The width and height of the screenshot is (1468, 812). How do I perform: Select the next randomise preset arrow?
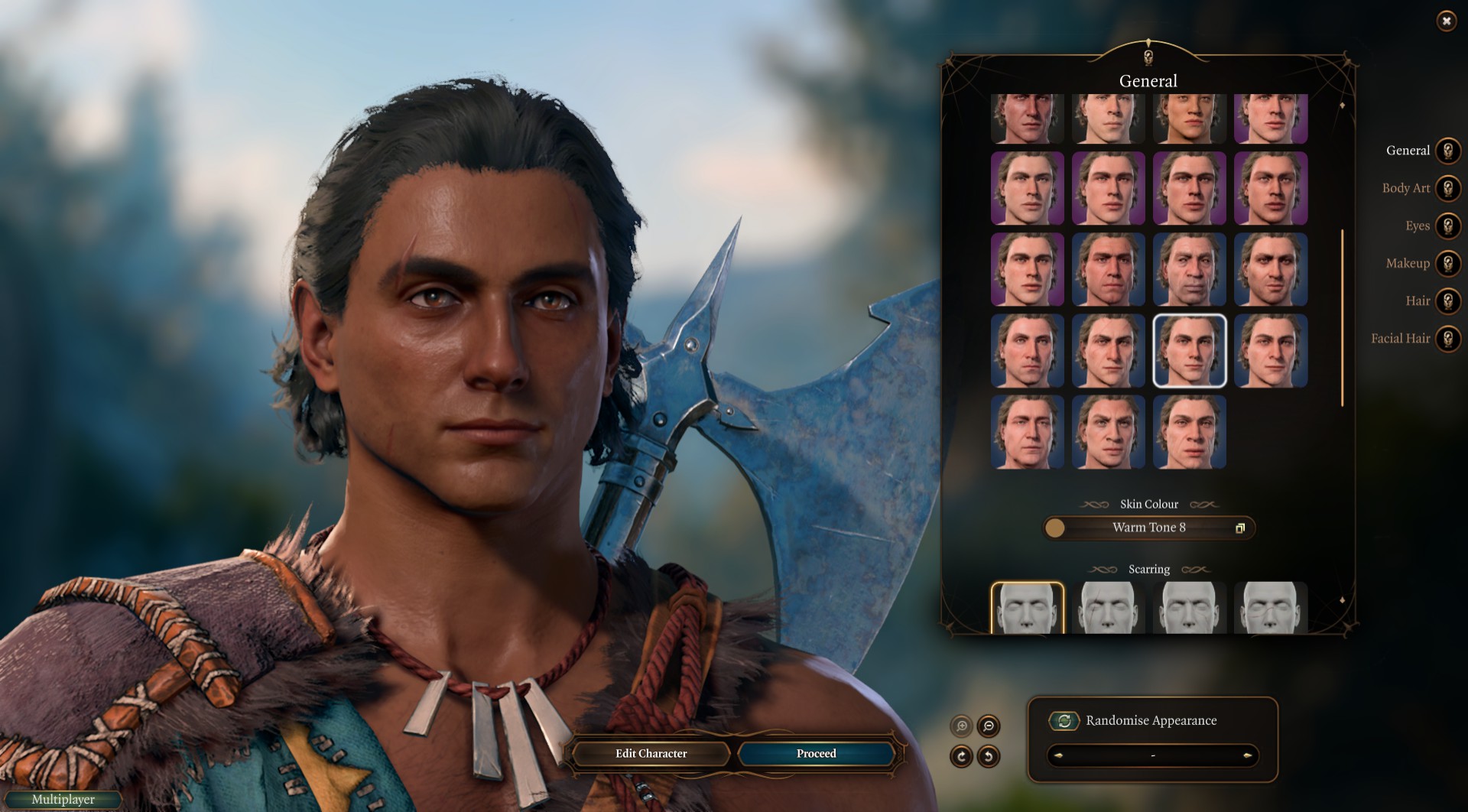[x=1247, y=755]
